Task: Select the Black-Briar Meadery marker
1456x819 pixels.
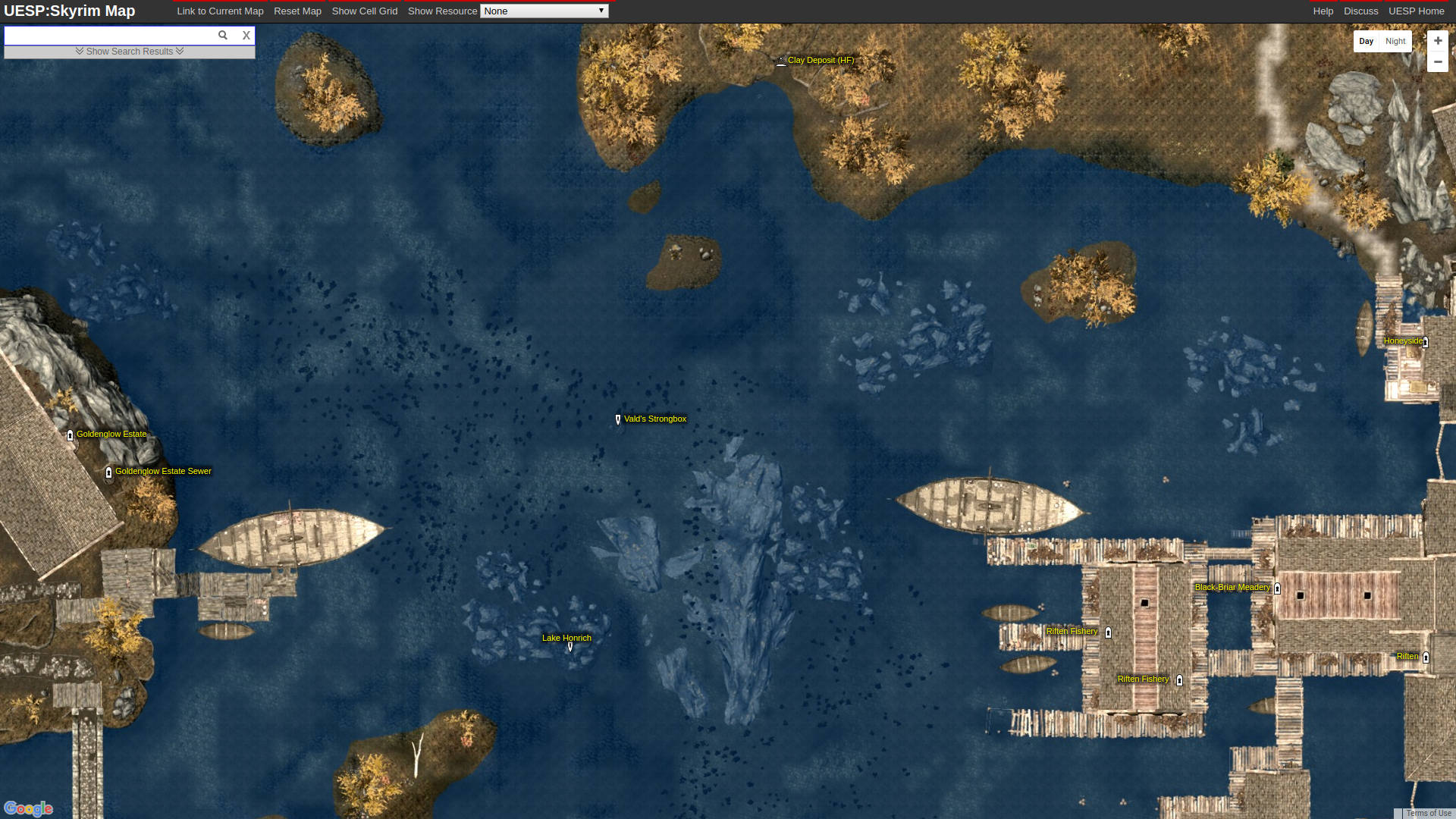Action: coord(1277,588)
